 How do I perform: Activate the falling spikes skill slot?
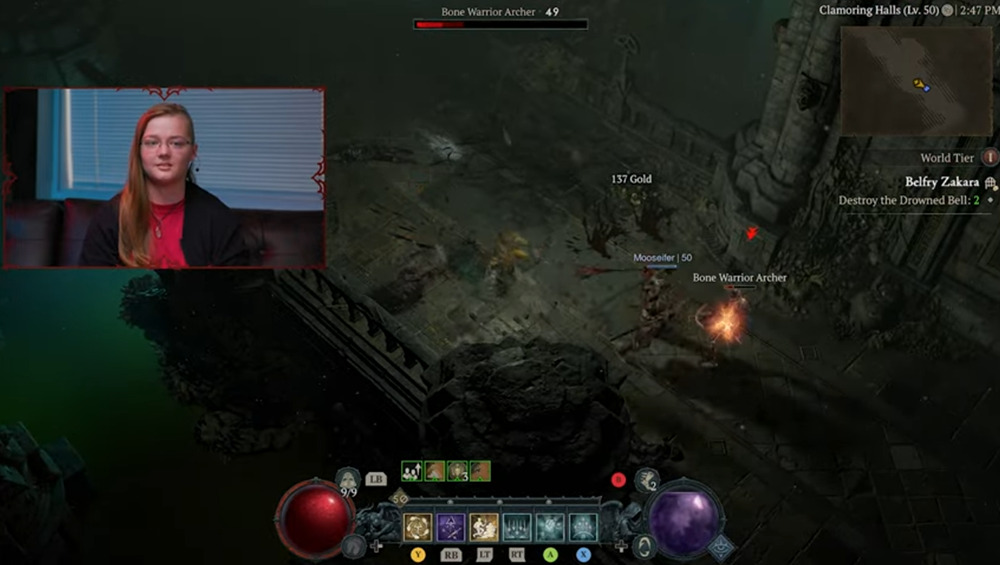click(x=517, y=527)
